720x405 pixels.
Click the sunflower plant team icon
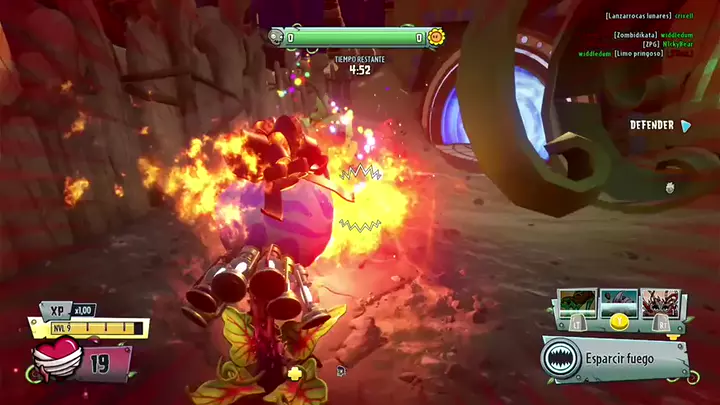click(436, 38)
